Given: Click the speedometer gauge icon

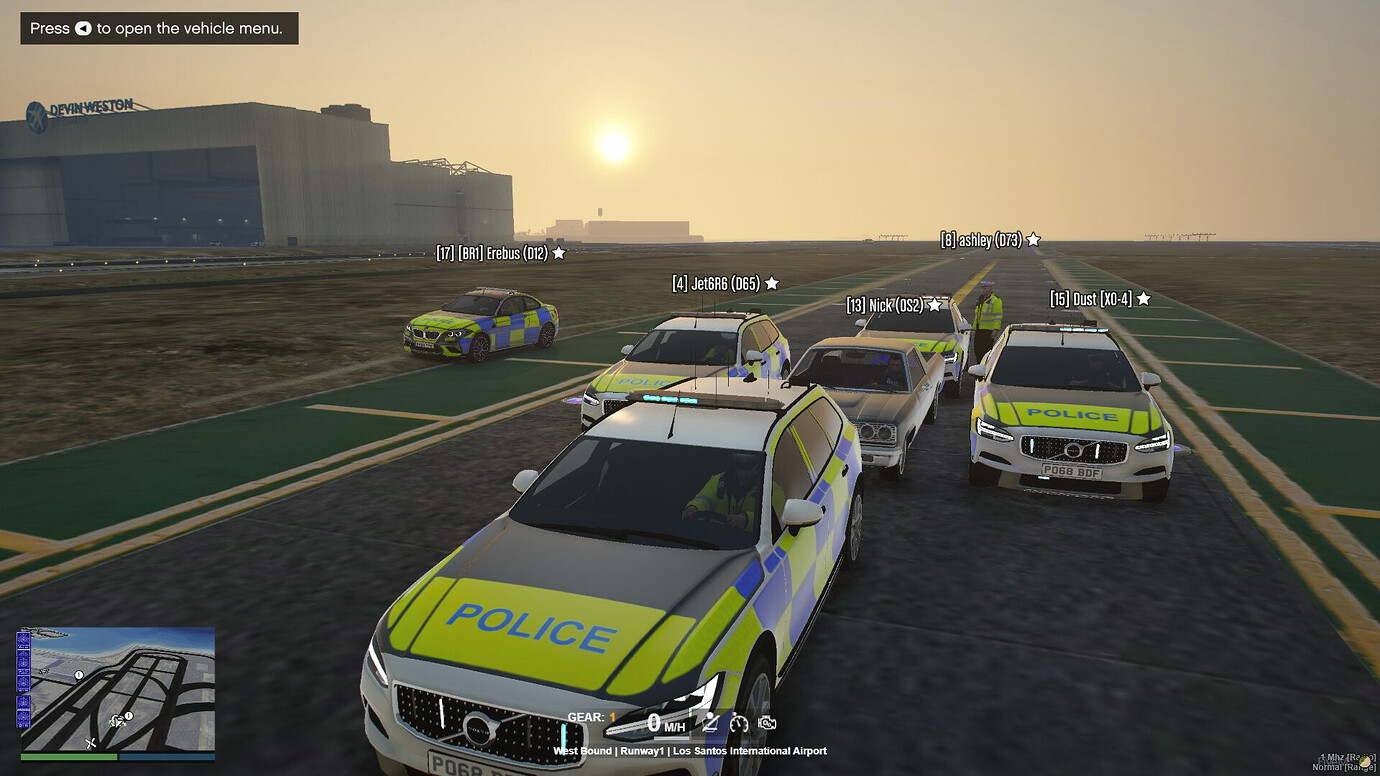Looking at the screenshot, I should pos(738,723).
